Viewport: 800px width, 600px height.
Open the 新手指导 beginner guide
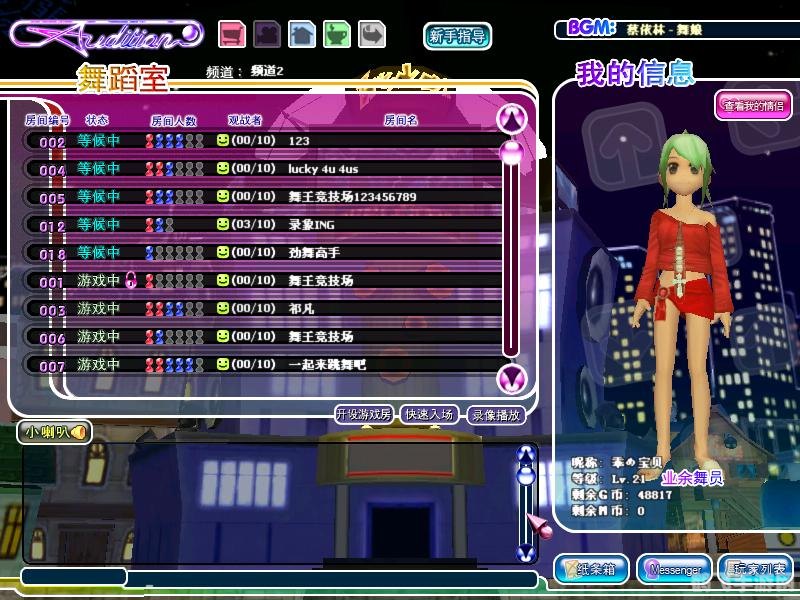pyautogui.click(x=457, y=36)
